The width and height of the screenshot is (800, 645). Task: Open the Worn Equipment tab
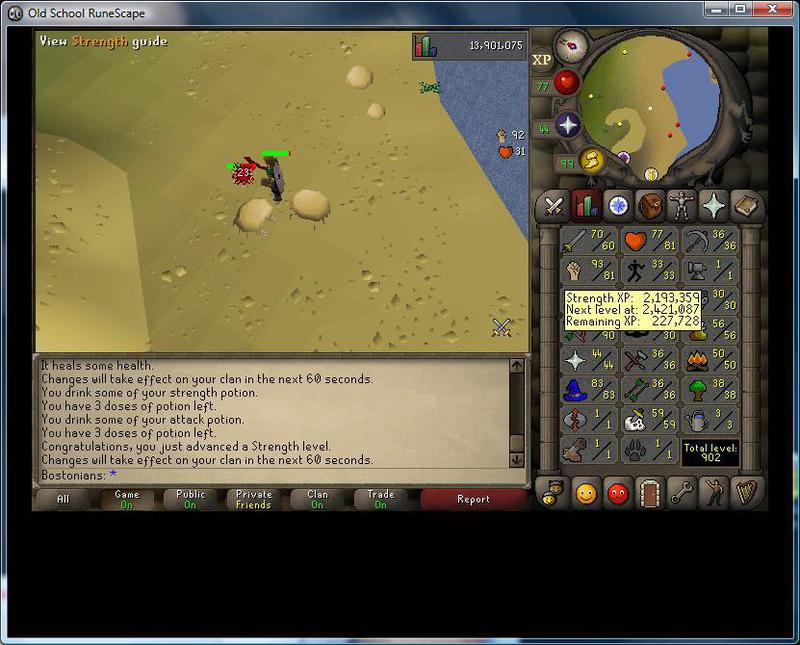click(683, 207)
